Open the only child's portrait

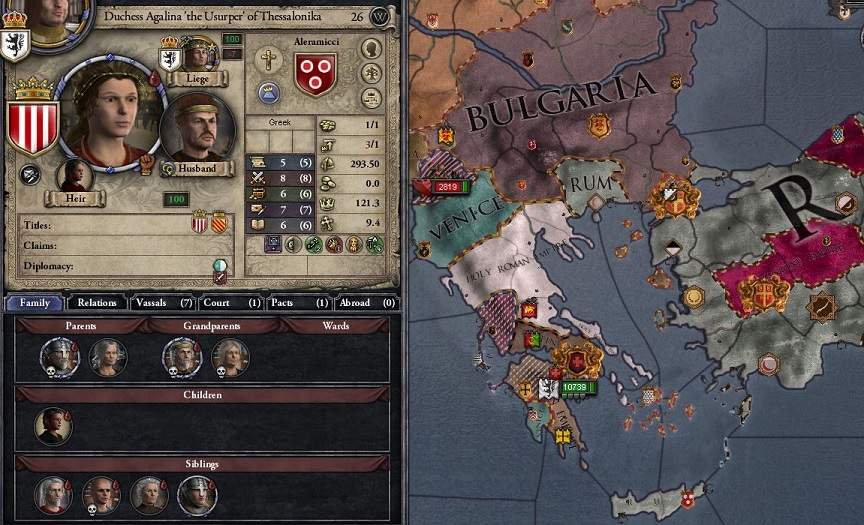coord(52,425)
